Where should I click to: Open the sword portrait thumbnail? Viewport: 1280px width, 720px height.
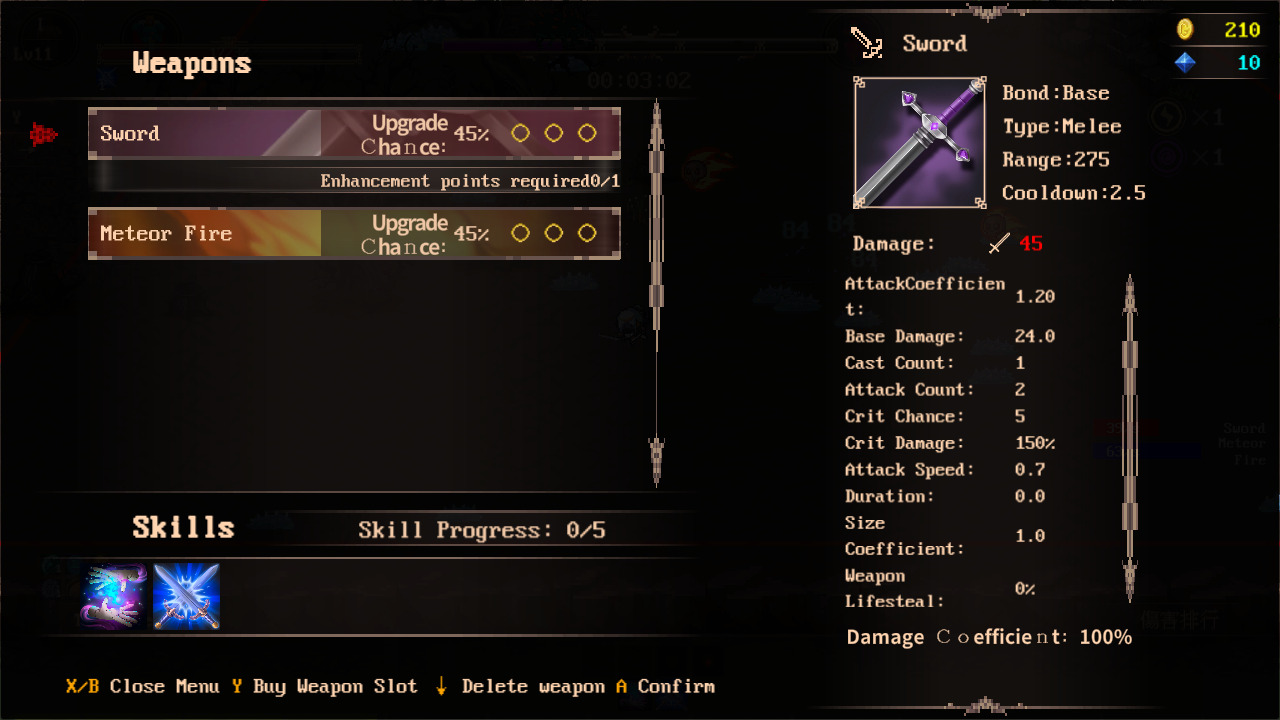(919, 142)
